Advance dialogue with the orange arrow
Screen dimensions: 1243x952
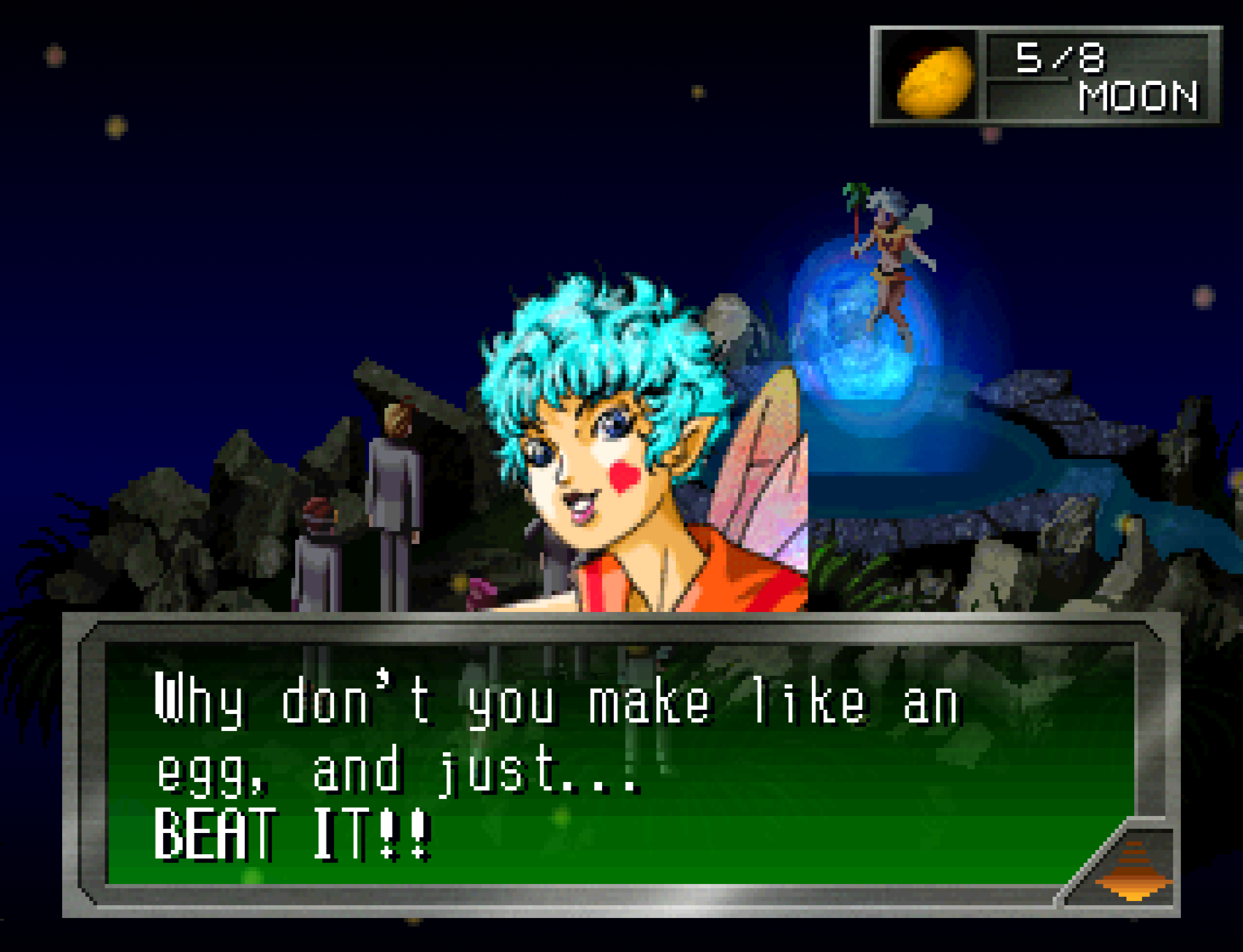(x=1133, y=870)
